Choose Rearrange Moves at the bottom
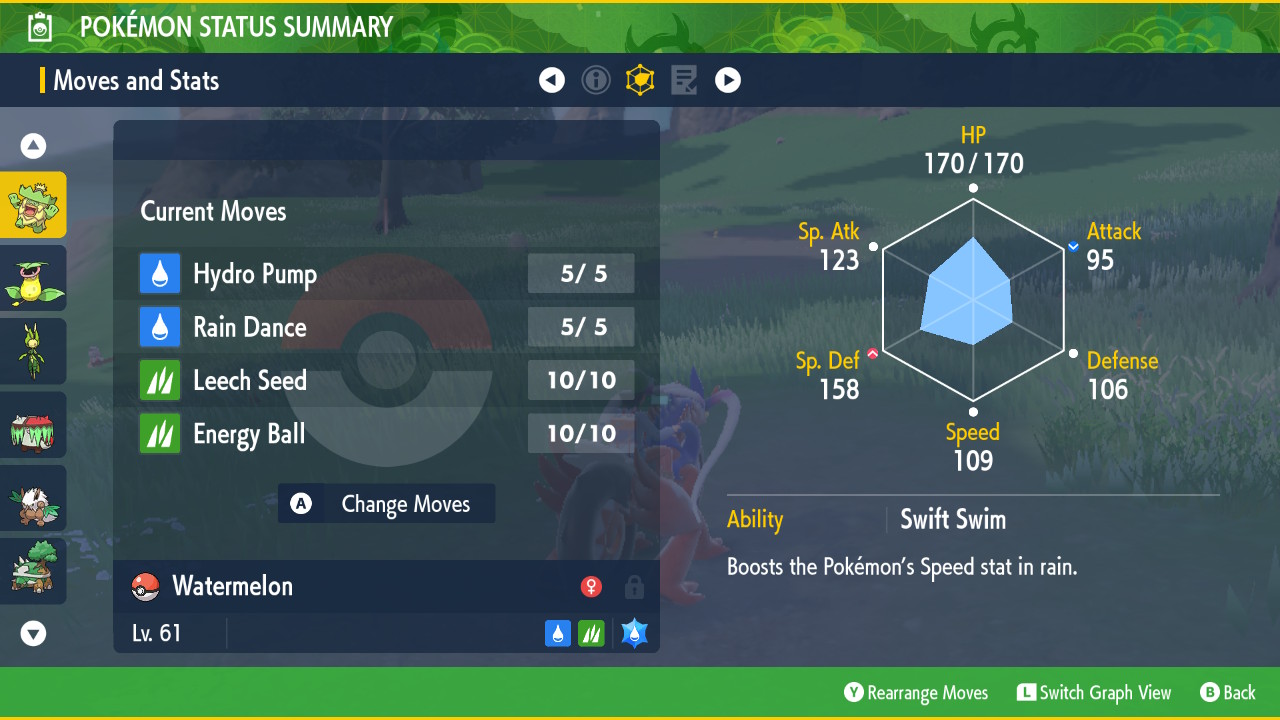1280x720 pixels. click(916, 693)
